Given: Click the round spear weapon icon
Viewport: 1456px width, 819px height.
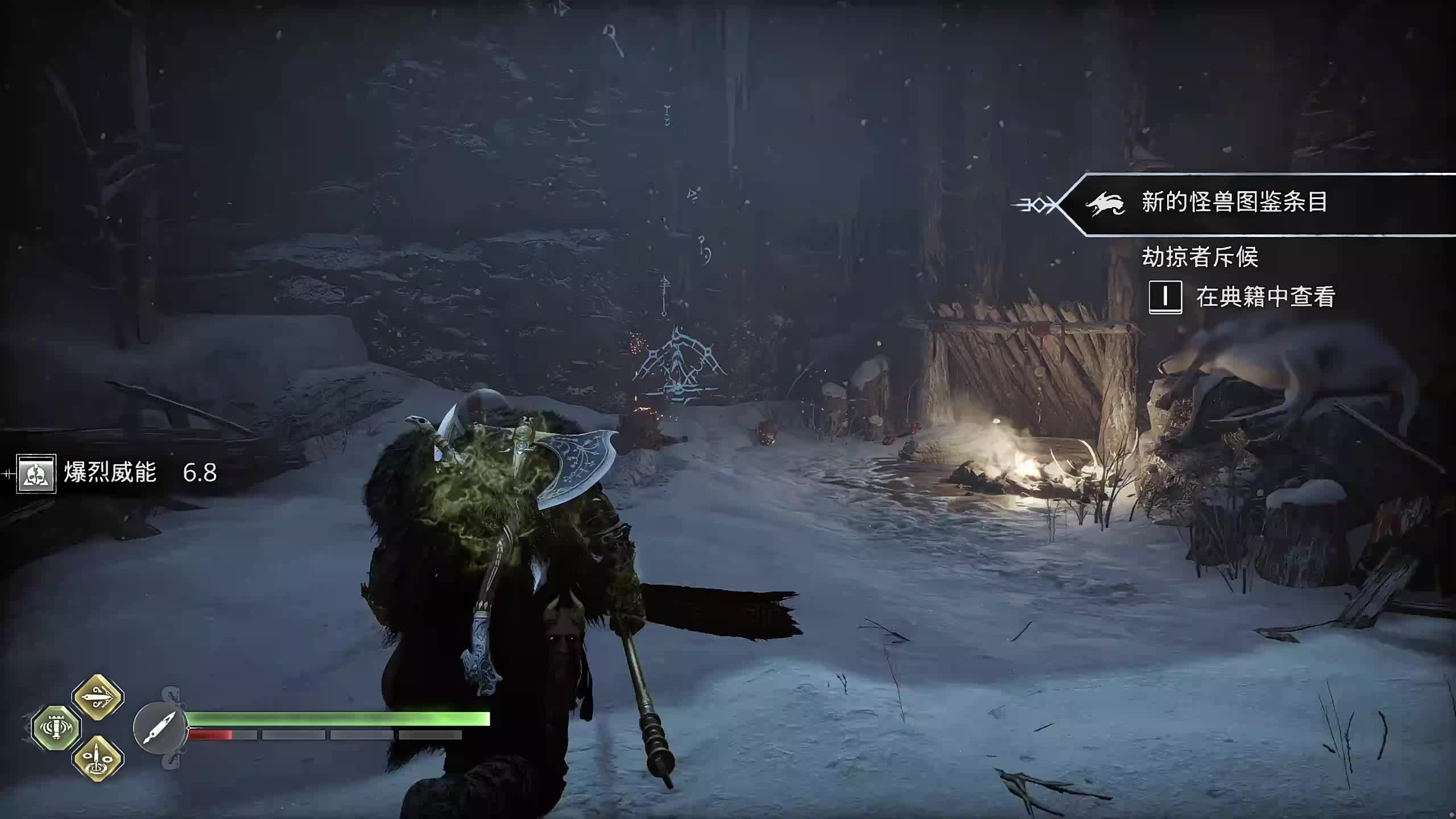Looking at the screenshot, I should pyautogui.click(x=159, y=728).
